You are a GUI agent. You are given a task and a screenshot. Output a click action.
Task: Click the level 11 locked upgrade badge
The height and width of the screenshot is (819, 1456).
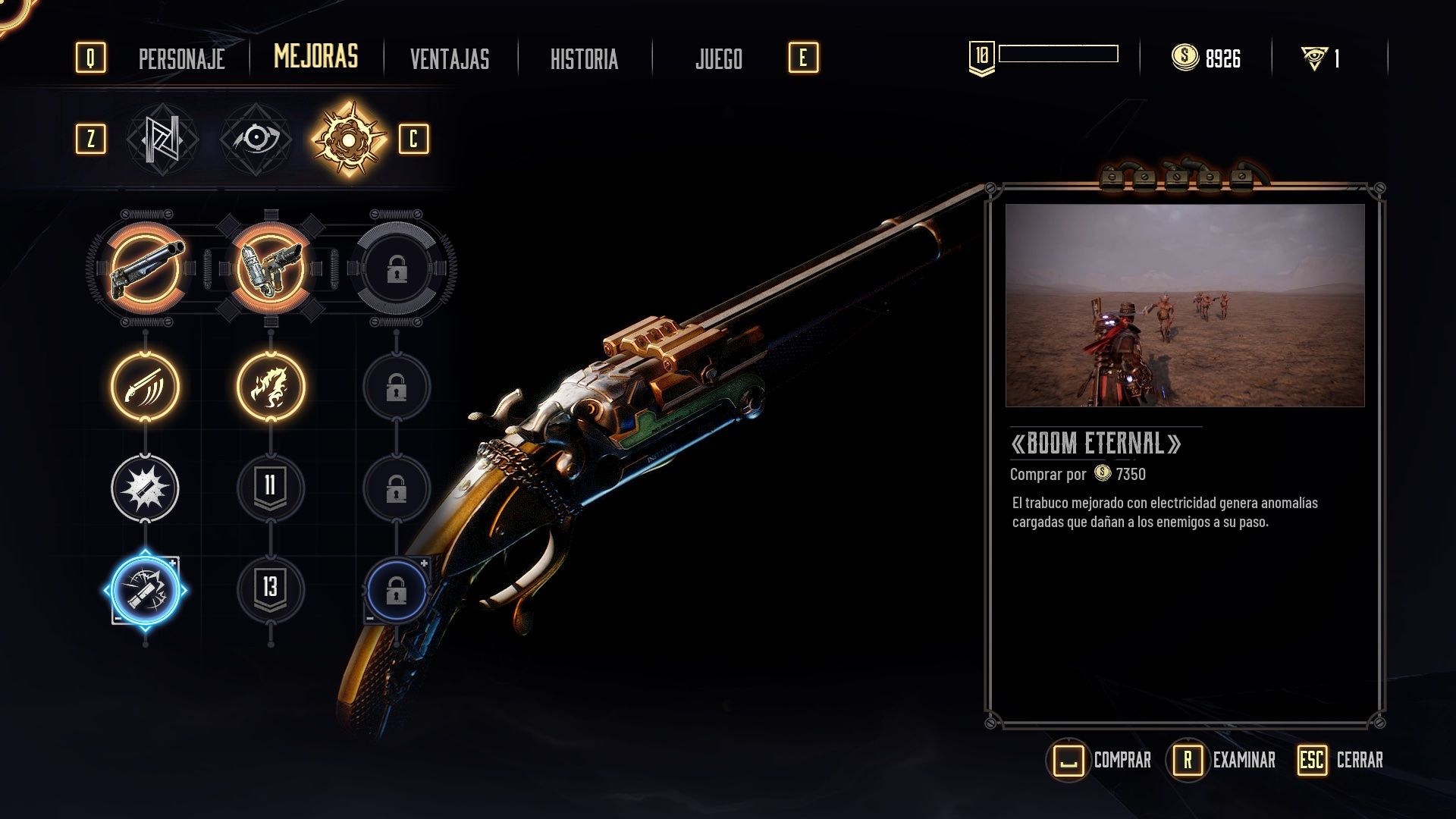click(x=269, y=489)
